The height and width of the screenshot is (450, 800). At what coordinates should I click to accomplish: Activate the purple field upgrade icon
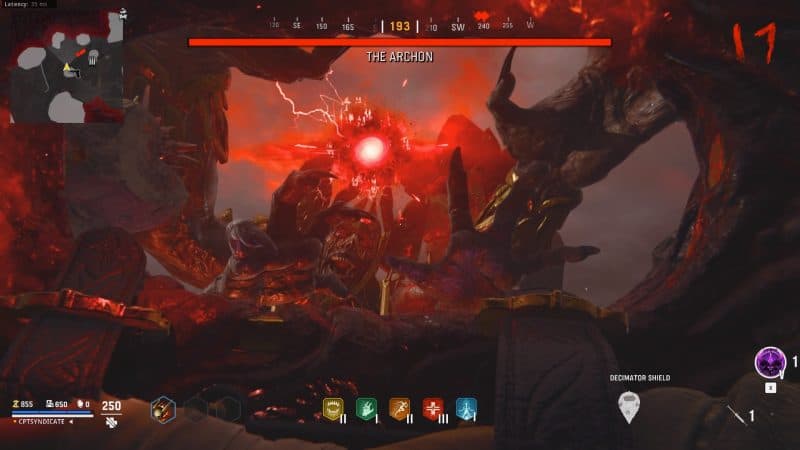pyautogui.click(x=771, y=361)
